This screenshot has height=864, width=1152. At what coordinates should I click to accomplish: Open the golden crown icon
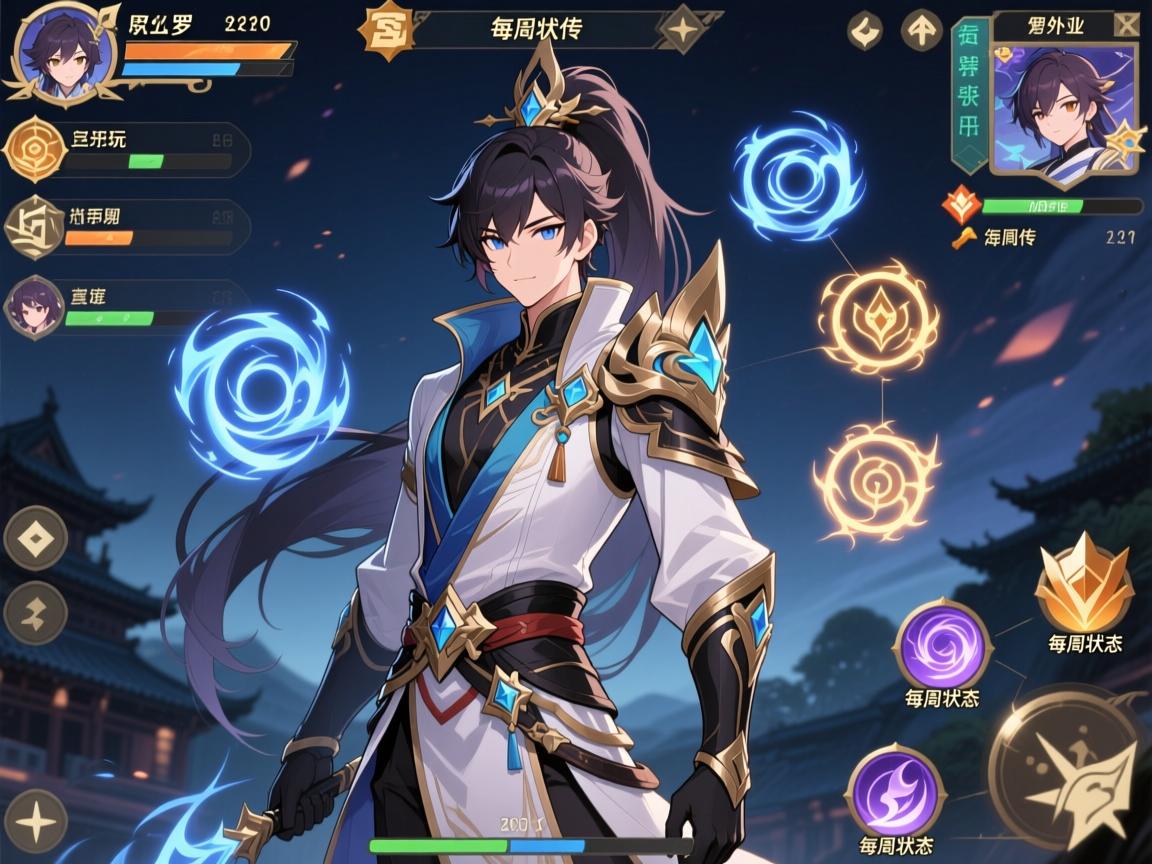(1084, 590)
